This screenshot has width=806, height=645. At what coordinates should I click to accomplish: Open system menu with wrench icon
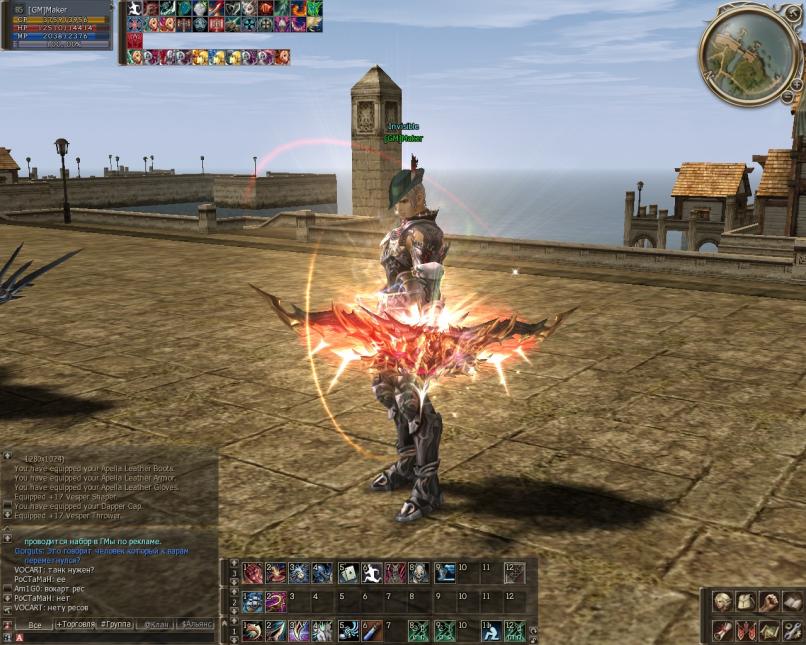pyautogui.click(x=791, y=630)
